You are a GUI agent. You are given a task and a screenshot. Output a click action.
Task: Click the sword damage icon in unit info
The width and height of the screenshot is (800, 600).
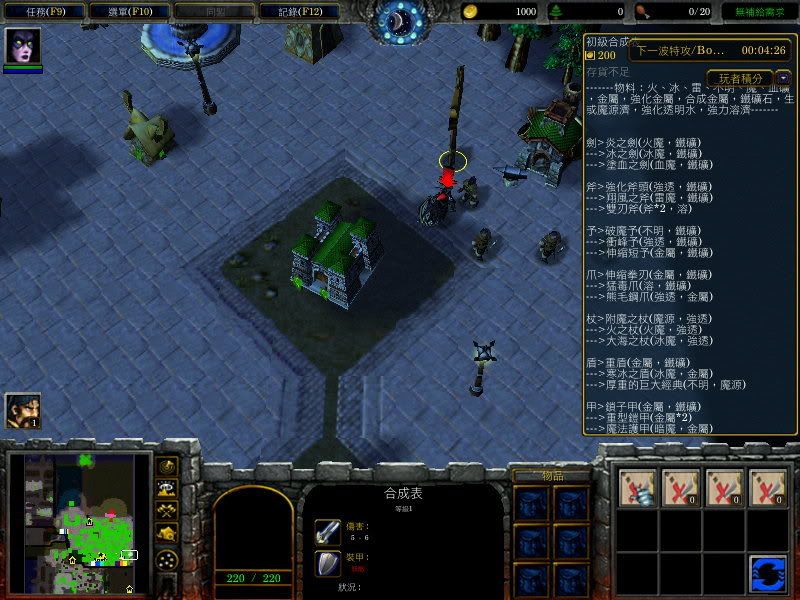tap(328, 532)
